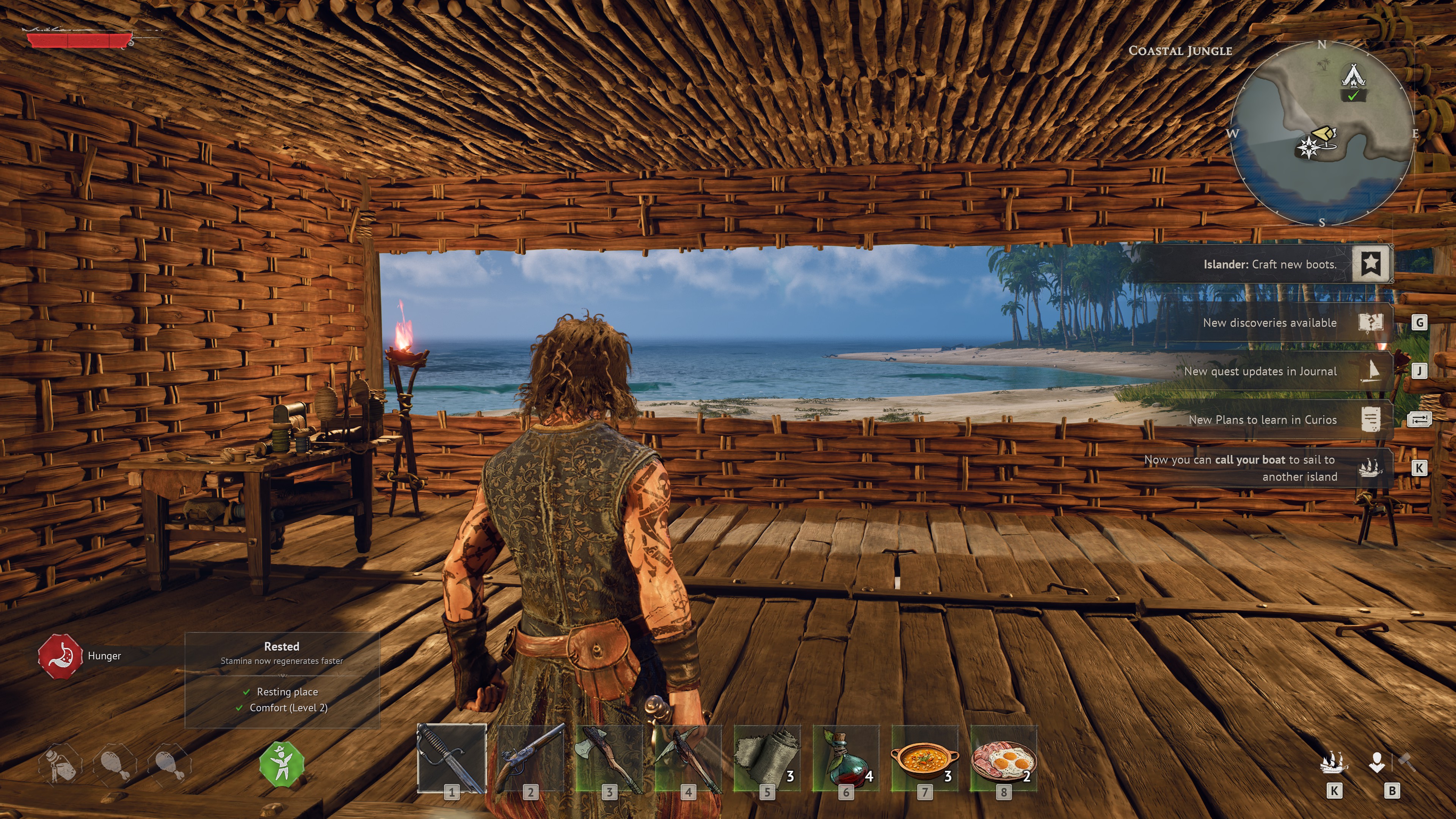Click the empty potion bottle buff slot
Image resolution: width=1456 pixels, height=819 pixels.
(x=60, y=765)
